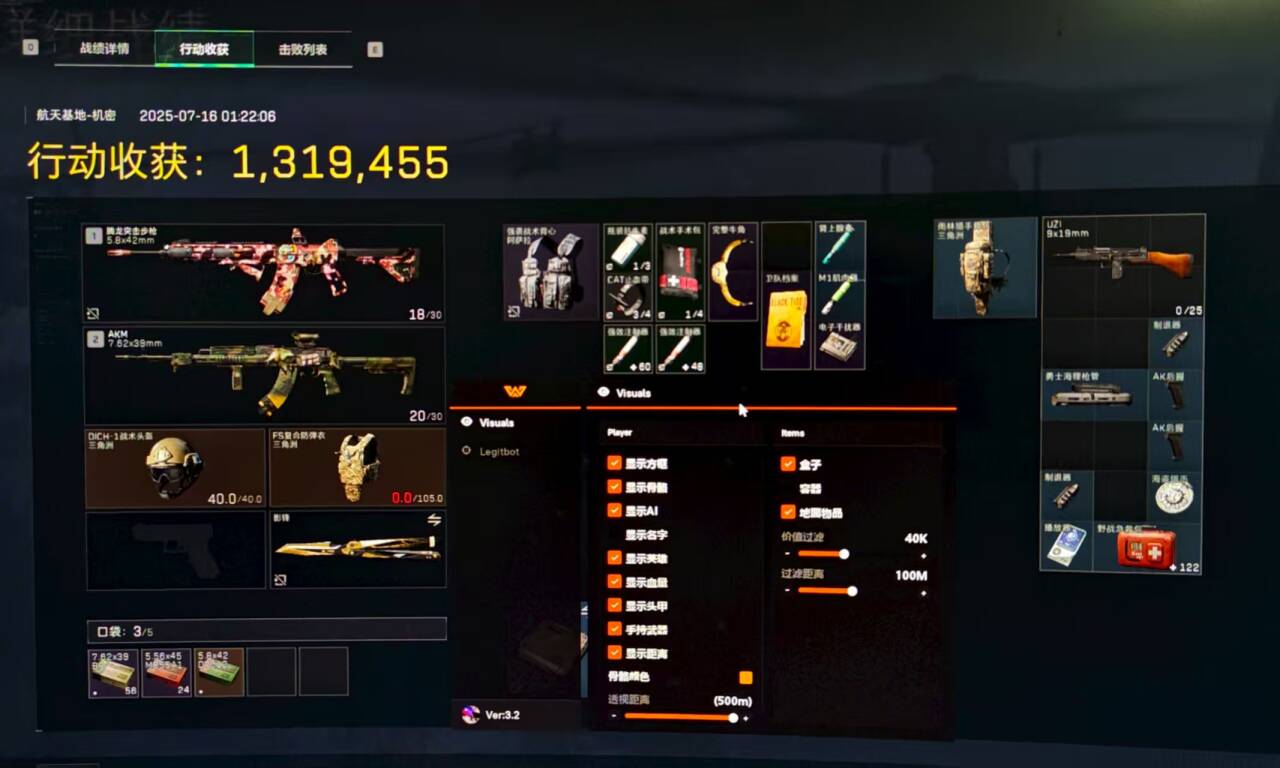Open the 击败列表 tab
This screenshot has height=768, width=1280.
[302, 48]
